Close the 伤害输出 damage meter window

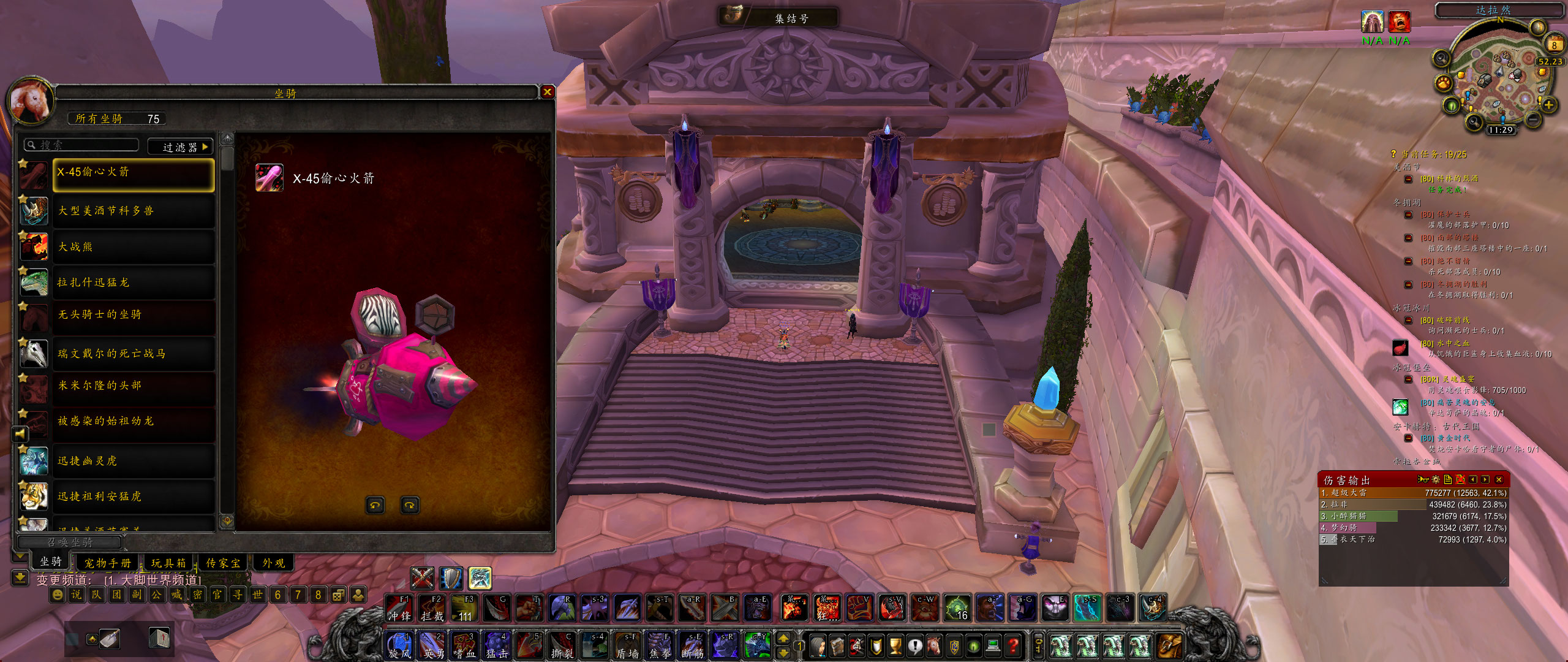pos(1498,479)
